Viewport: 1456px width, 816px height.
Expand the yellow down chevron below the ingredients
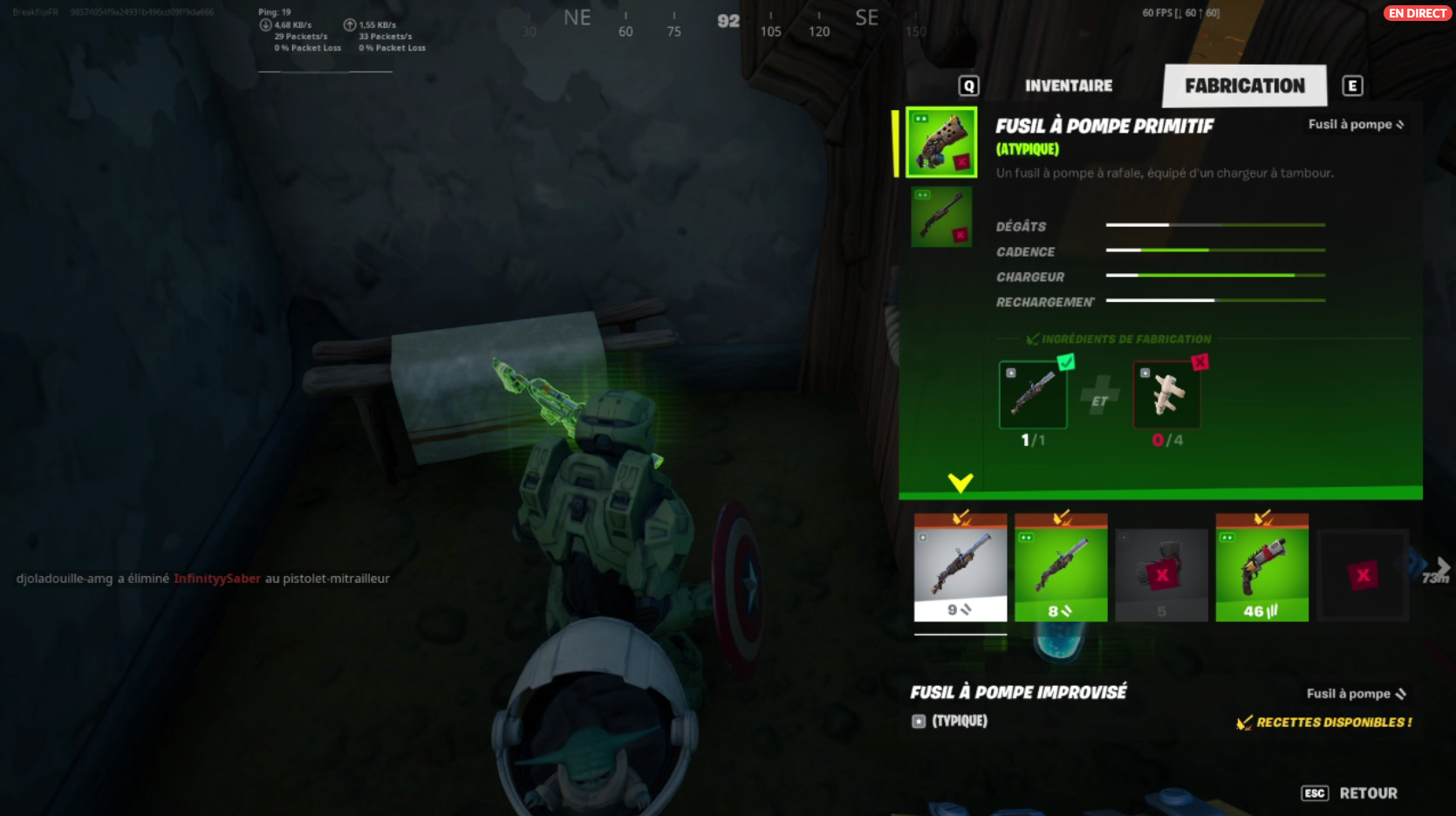(961, 481)
